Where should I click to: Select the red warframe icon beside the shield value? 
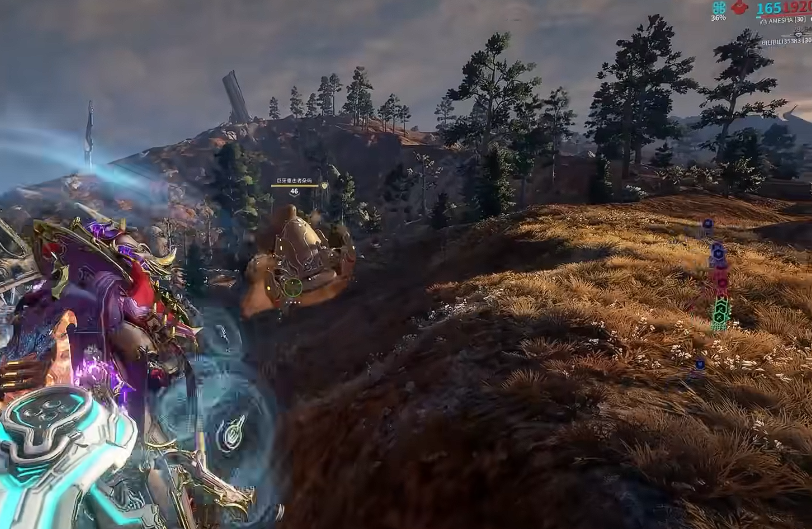tap(739, 7)
